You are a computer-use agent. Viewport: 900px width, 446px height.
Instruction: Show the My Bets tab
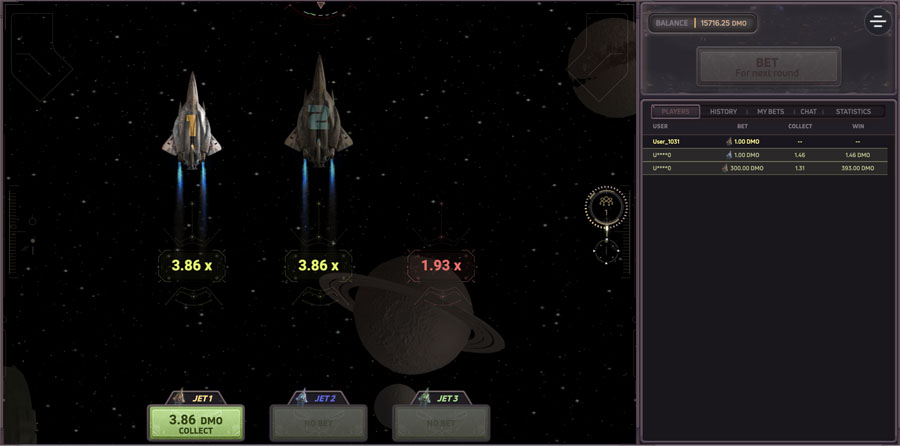pyautogui.click(x=770, y=112)
